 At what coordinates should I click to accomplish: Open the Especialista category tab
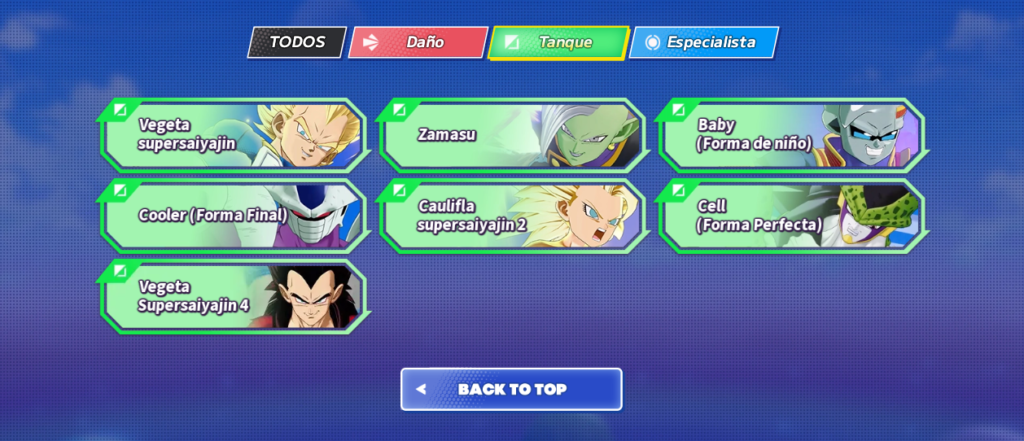pyautogui.click(x=704, y=42)
